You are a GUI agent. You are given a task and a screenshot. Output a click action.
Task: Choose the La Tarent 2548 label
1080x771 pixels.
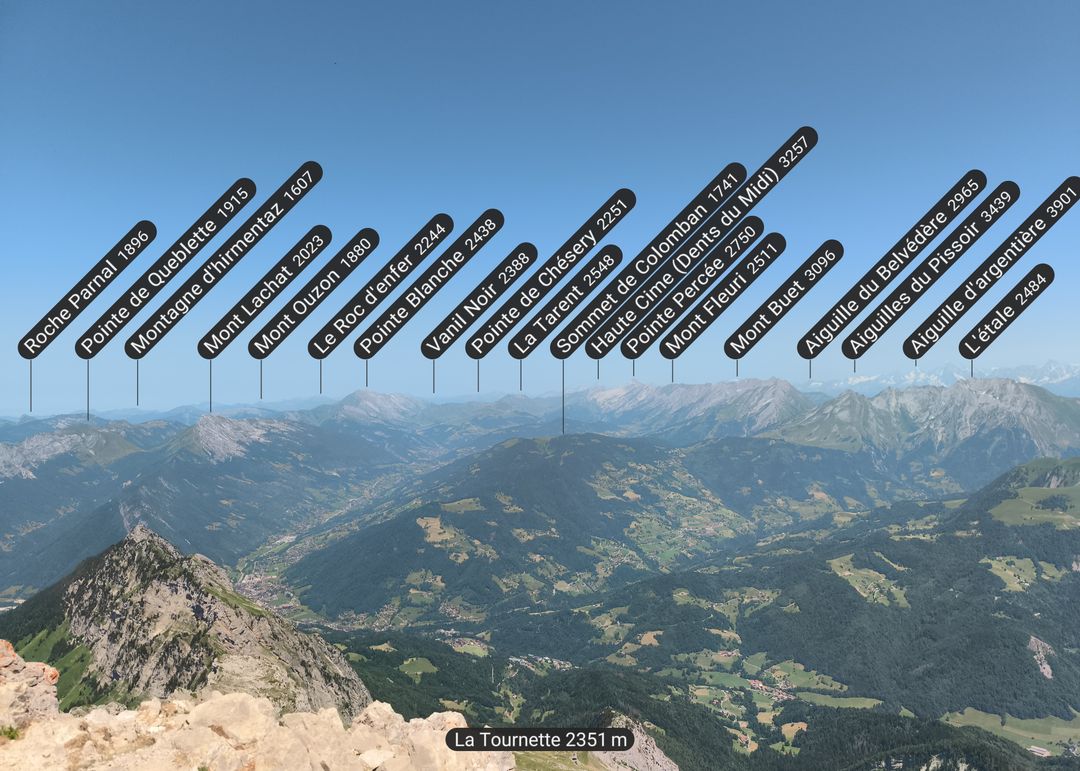coord(564,302)
